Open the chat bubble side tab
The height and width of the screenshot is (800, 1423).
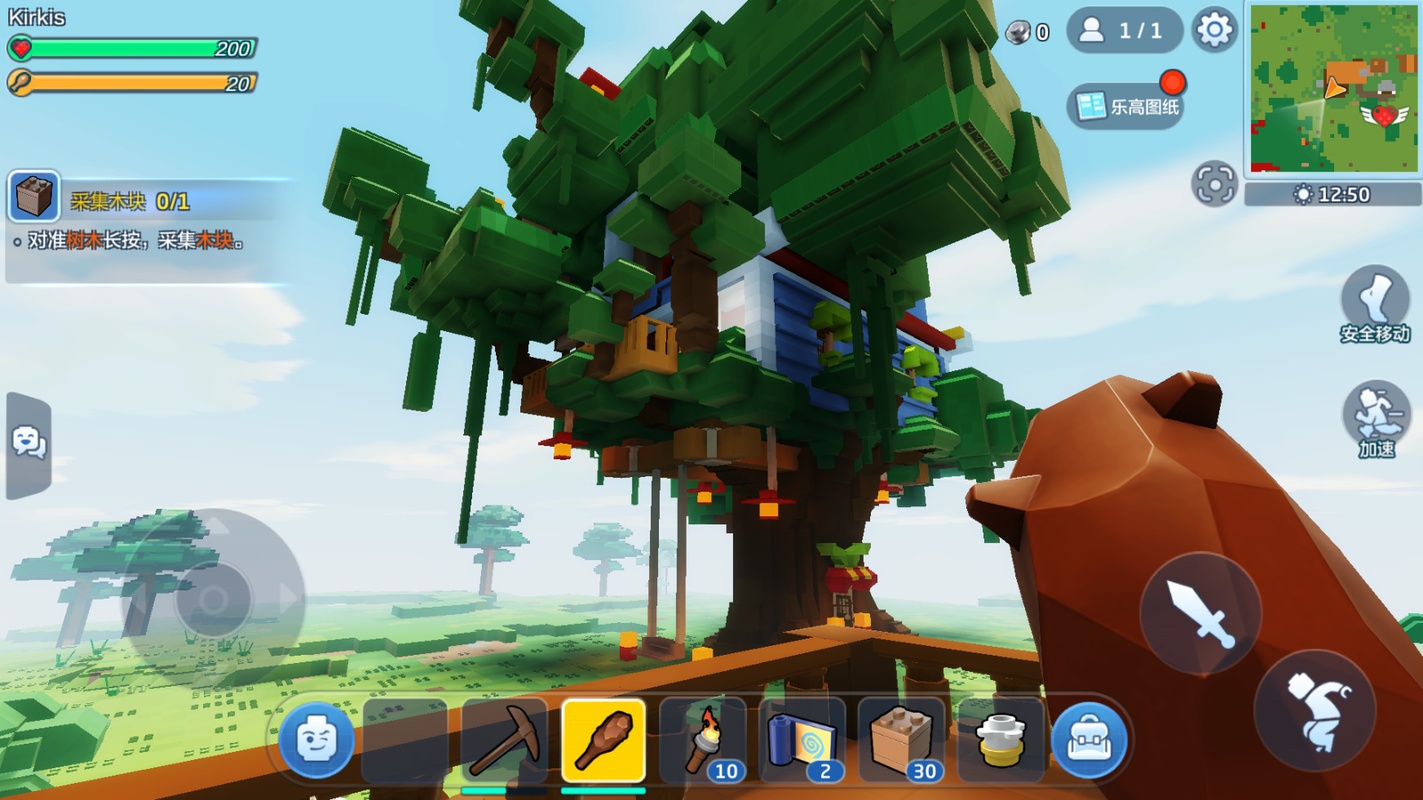click(x=28, y=444)
